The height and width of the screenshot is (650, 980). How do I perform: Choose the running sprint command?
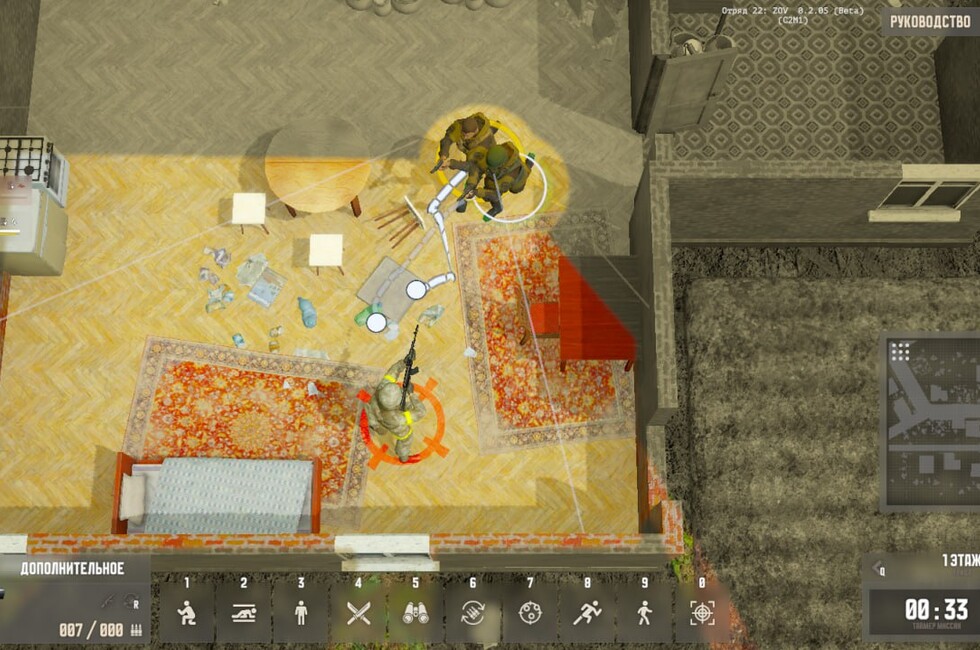point(586,612)
